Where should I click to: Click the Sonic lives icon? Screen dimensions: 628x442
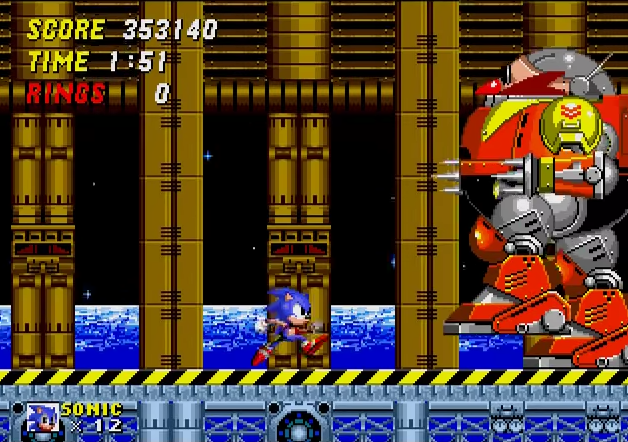tap(41, 417)
